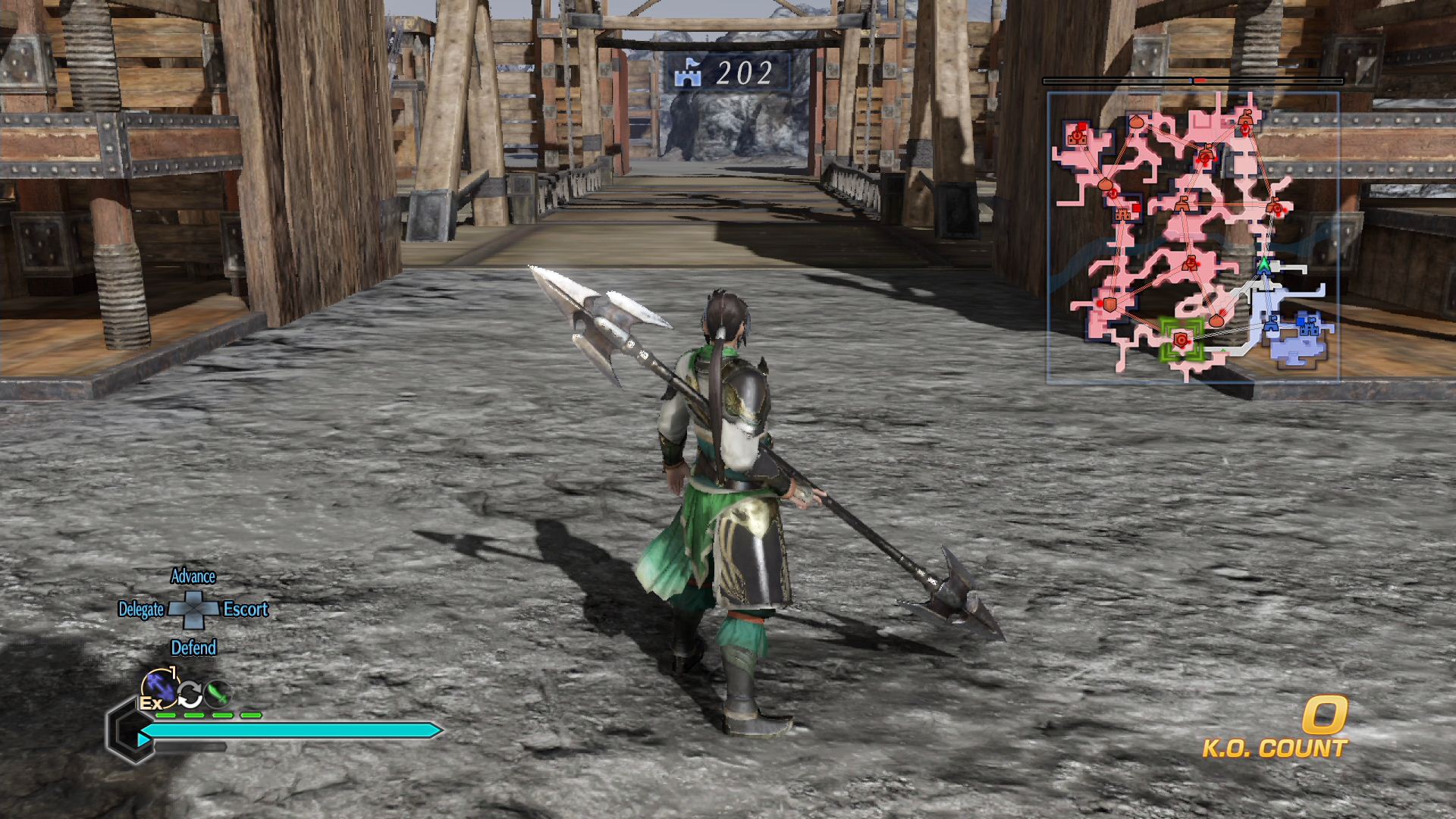Give the Defend order

[x=193, y=648]
